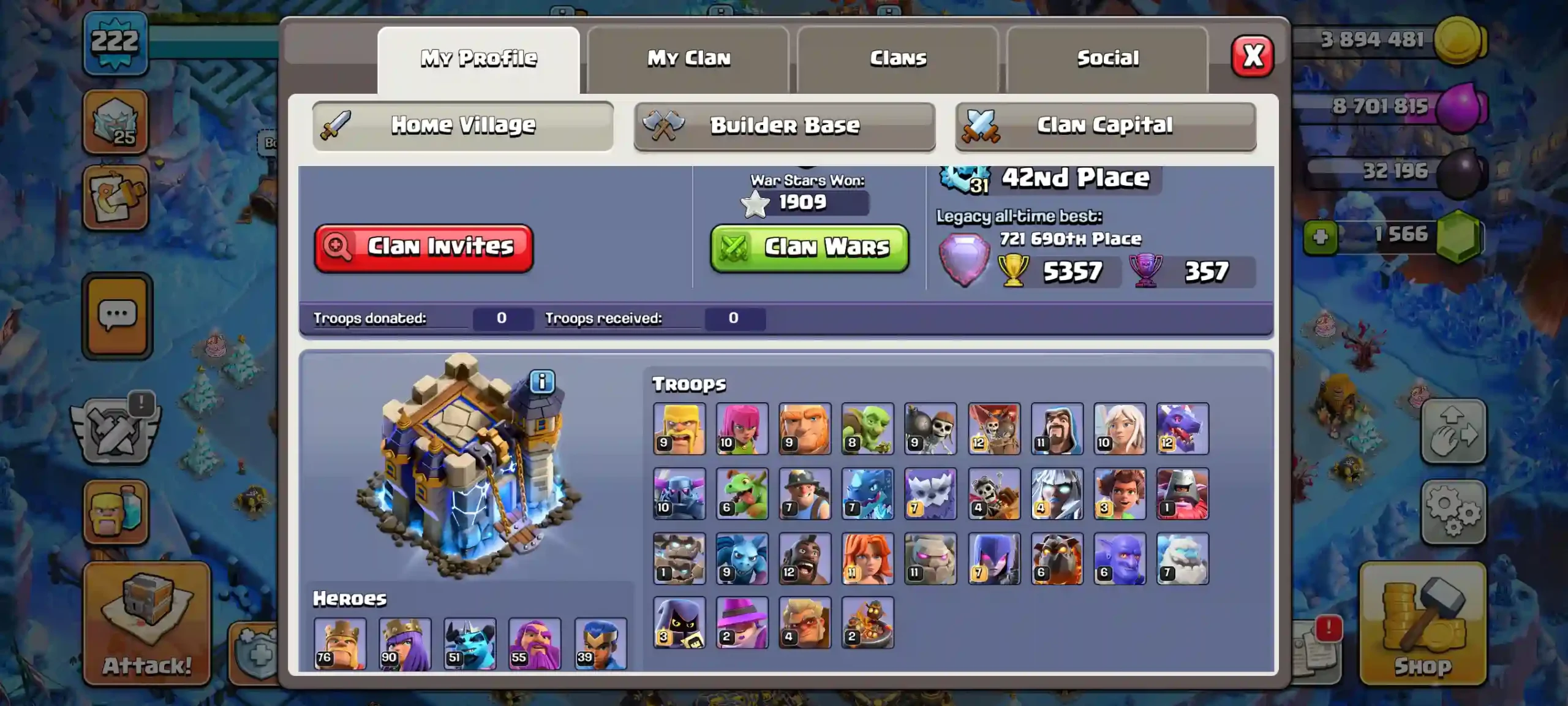
Task: Open the Shop
Action: (x=1422, y=624)
